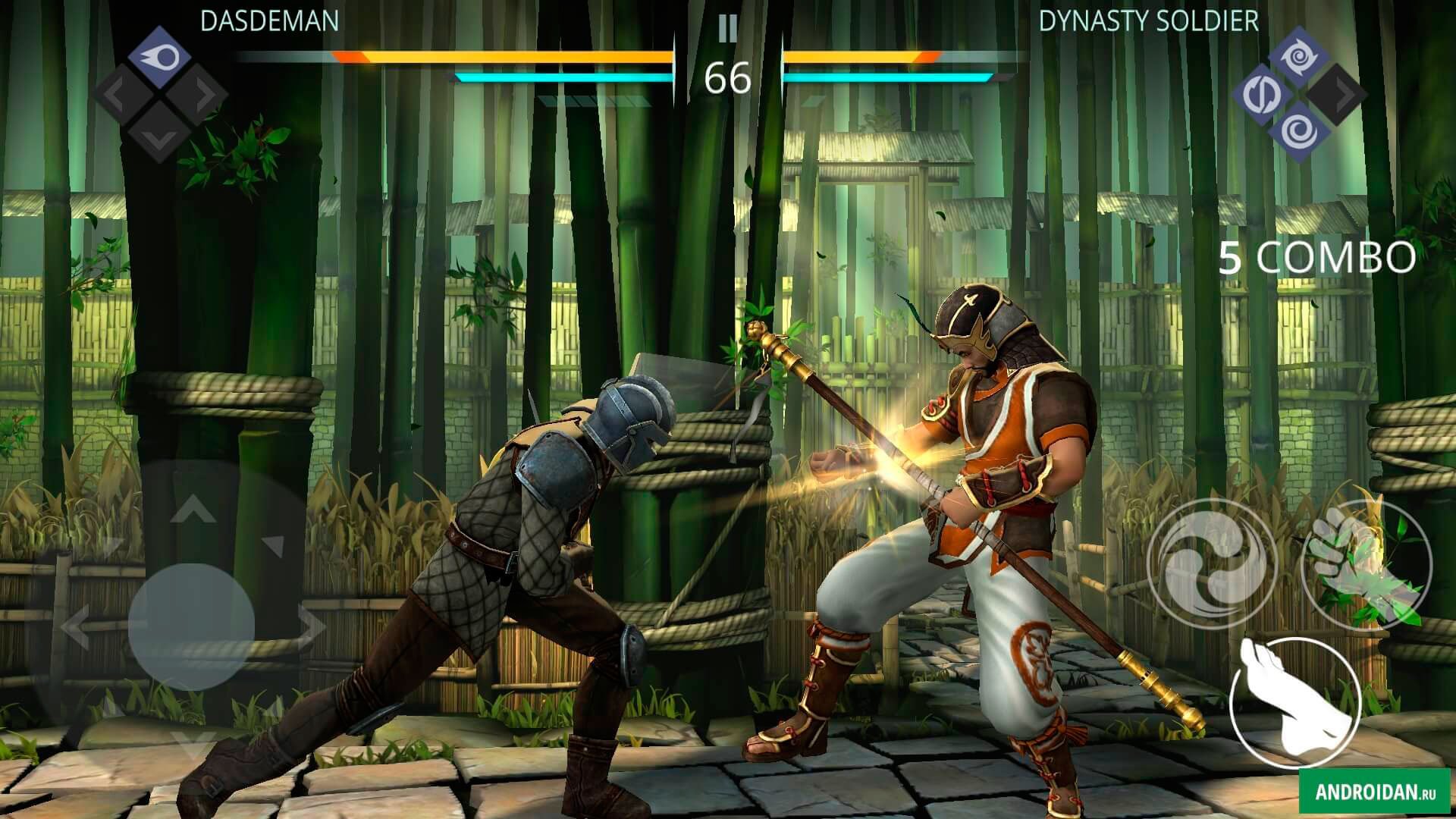Tap the virtual joystick thumb pad
The image size is (1456, 819).
(x=191, y=626)
